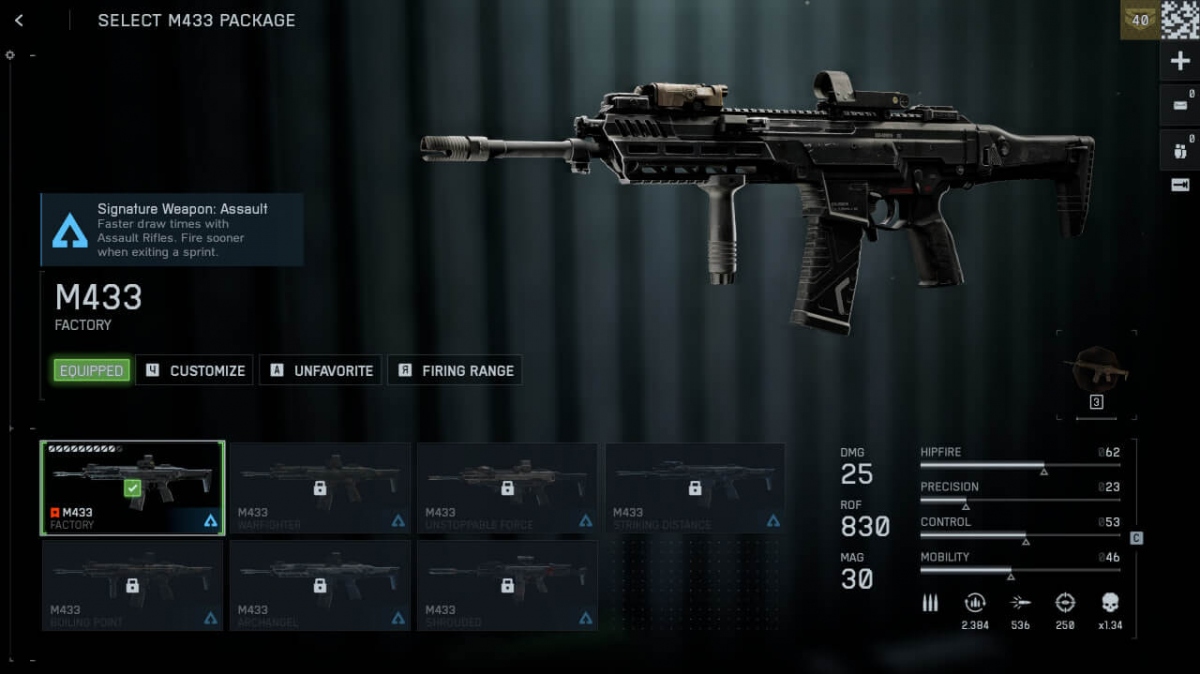Choose the locked Warfighter package
The image size is (1200, 674).
pyautogui.click(x=320, y=489)
